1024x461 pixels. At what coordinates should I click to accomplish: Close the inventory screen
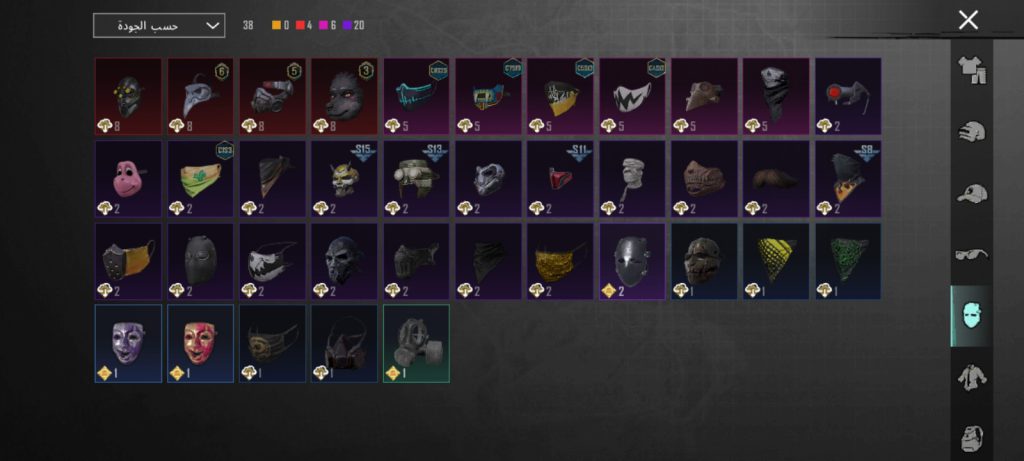click(967, 20)
